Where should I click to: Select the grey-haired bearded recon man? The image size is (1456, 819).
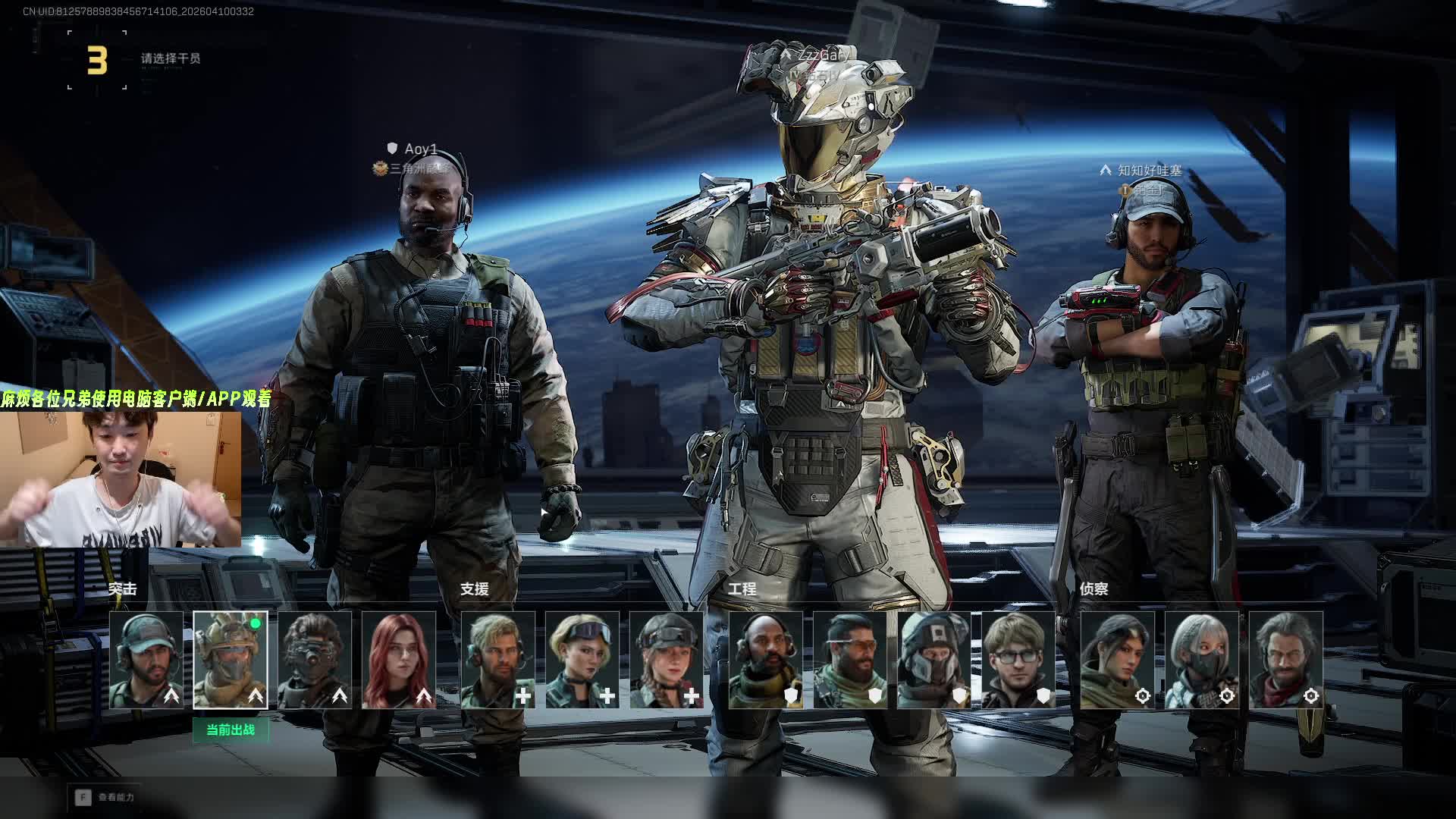(1286, 660)
